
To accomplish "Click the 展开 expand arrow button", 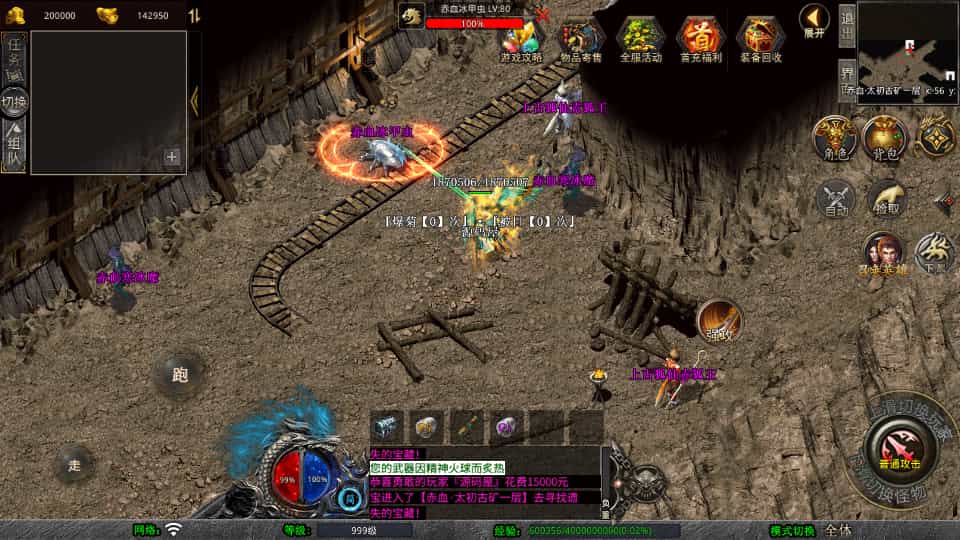I will click(814, 21).
